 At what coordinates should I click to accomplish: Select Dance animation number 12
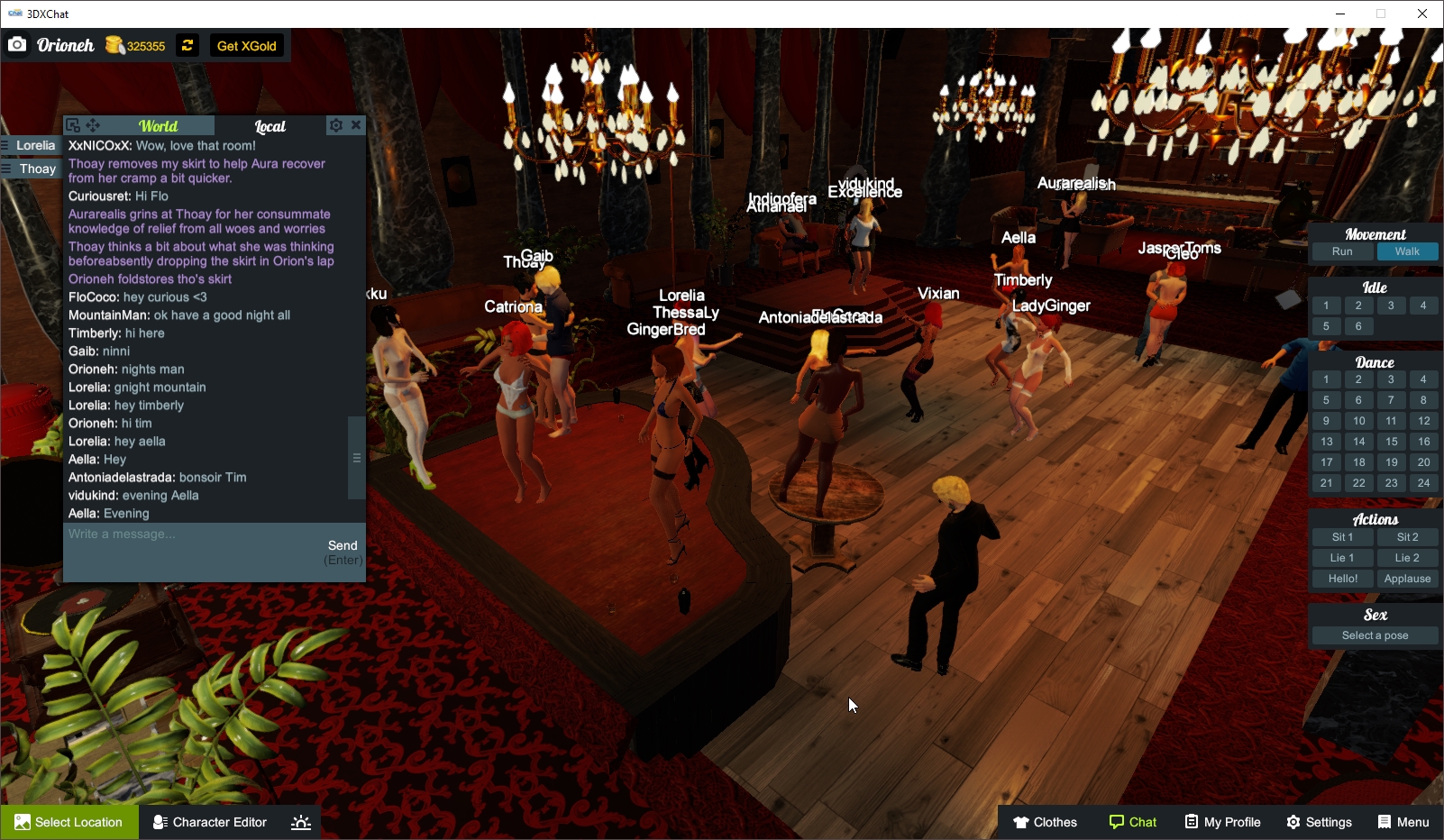click(1424, 420)
